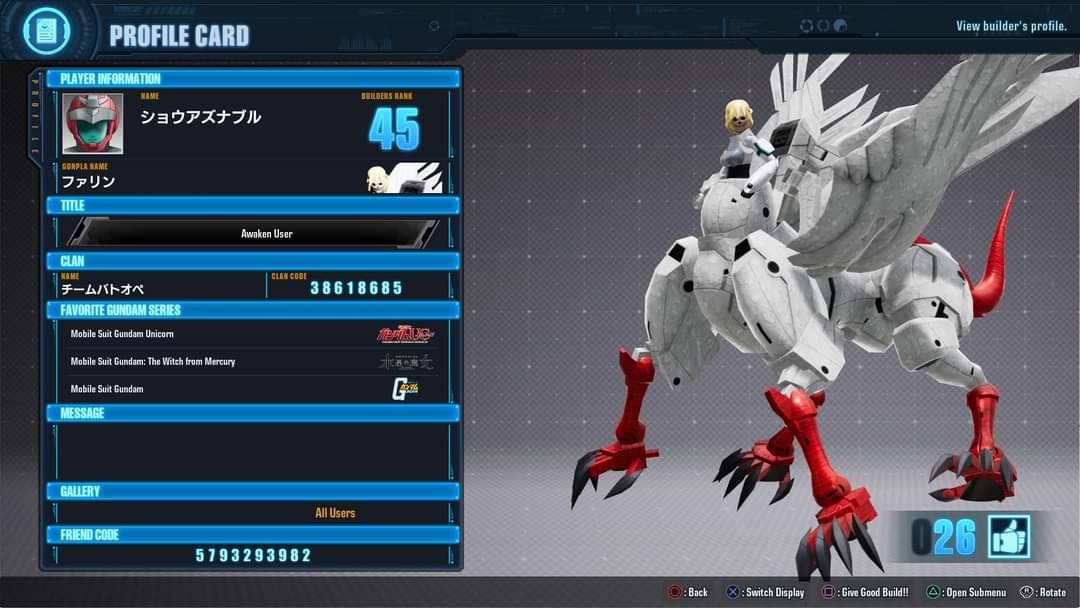
Task: Choose the Mobile Suit Gundam Unicorn row
Action: [x=253, y=334]
